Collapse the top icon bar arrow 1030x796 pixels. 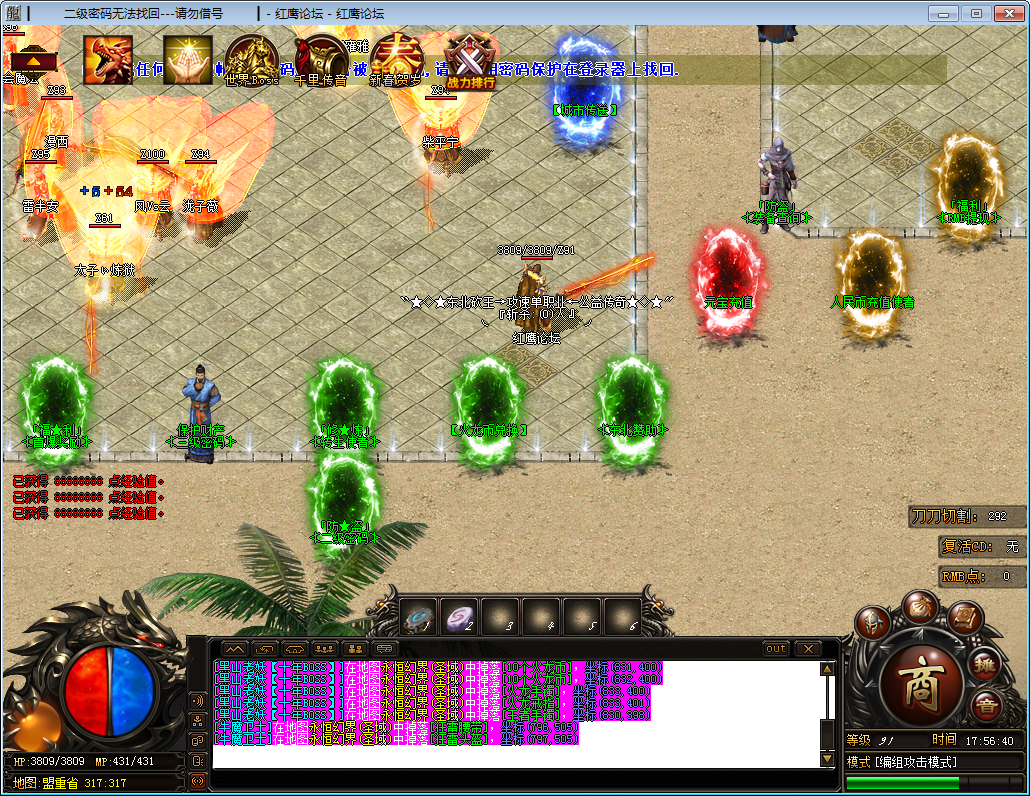tap(33, 61)
